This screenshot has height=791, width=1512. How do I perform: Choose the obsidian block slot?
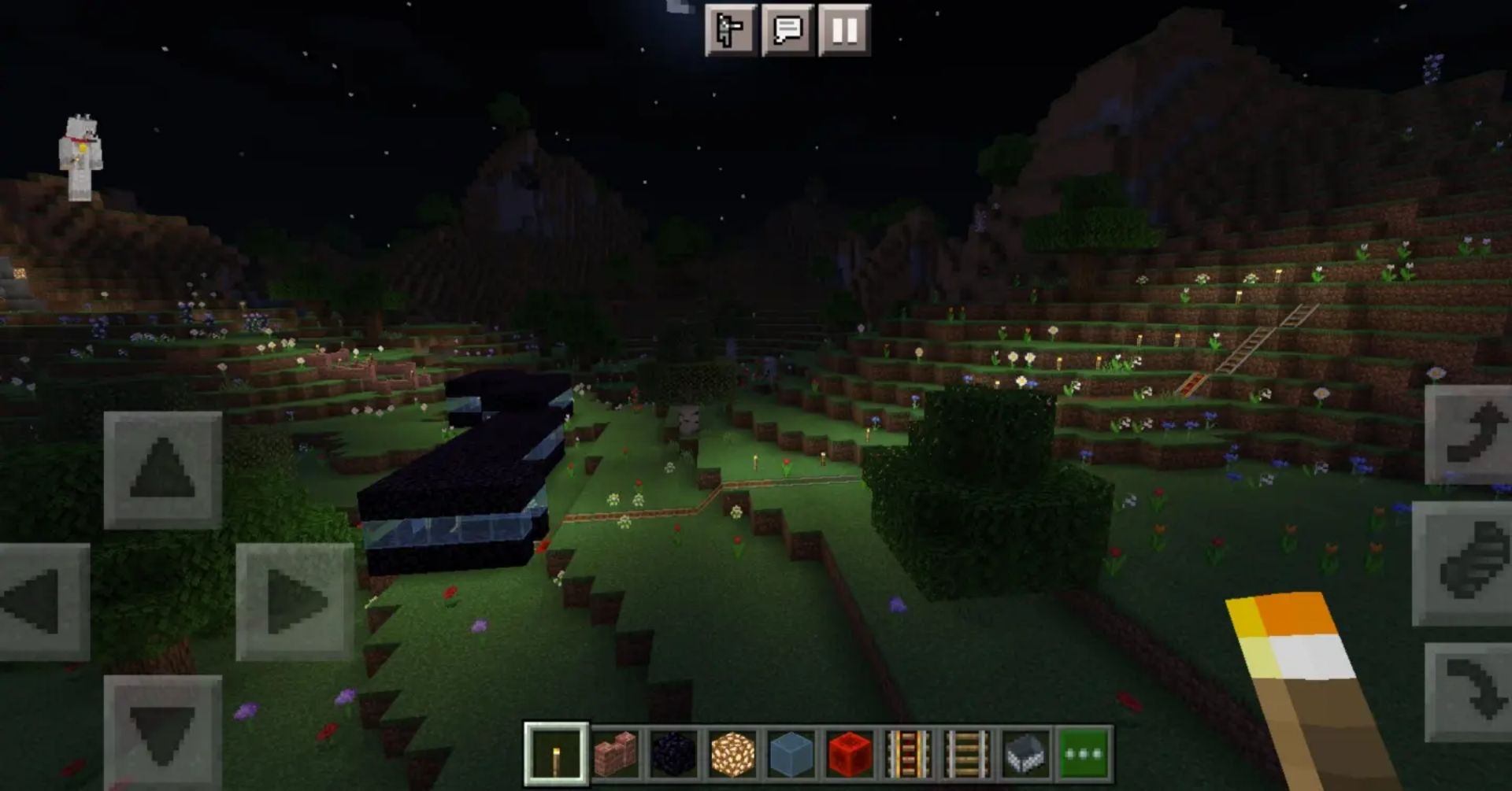click(674, 754)
